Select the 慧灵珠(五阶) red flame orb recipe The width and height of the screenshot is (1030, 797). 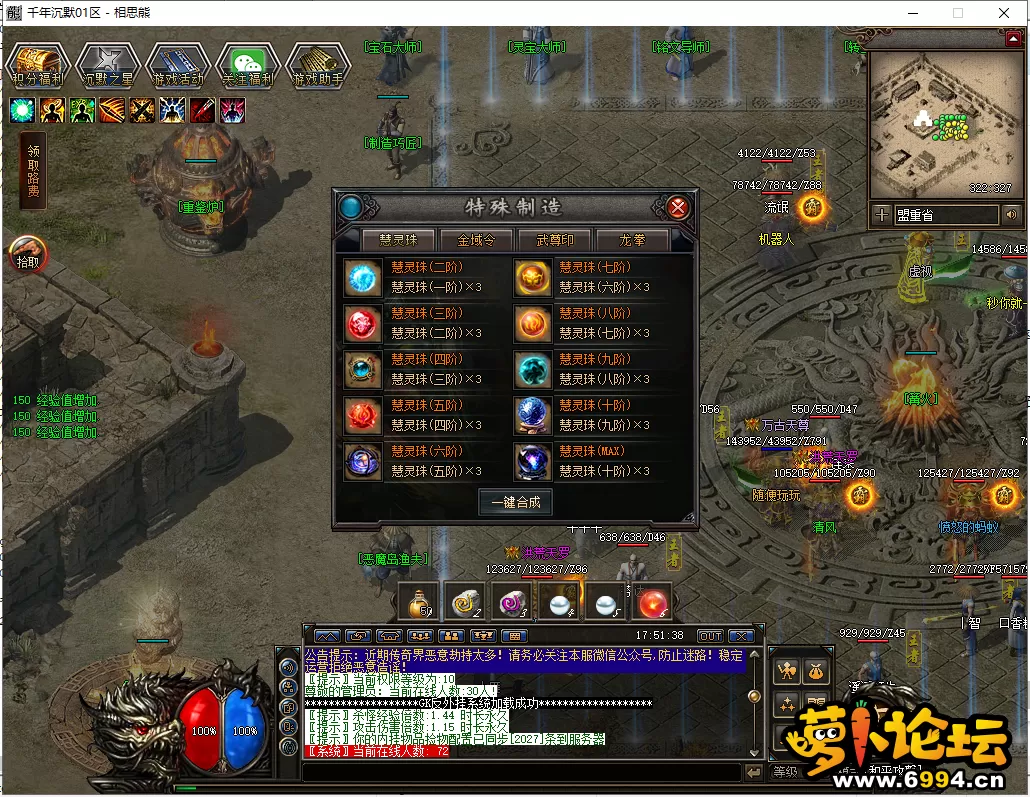tap(363, 415)
